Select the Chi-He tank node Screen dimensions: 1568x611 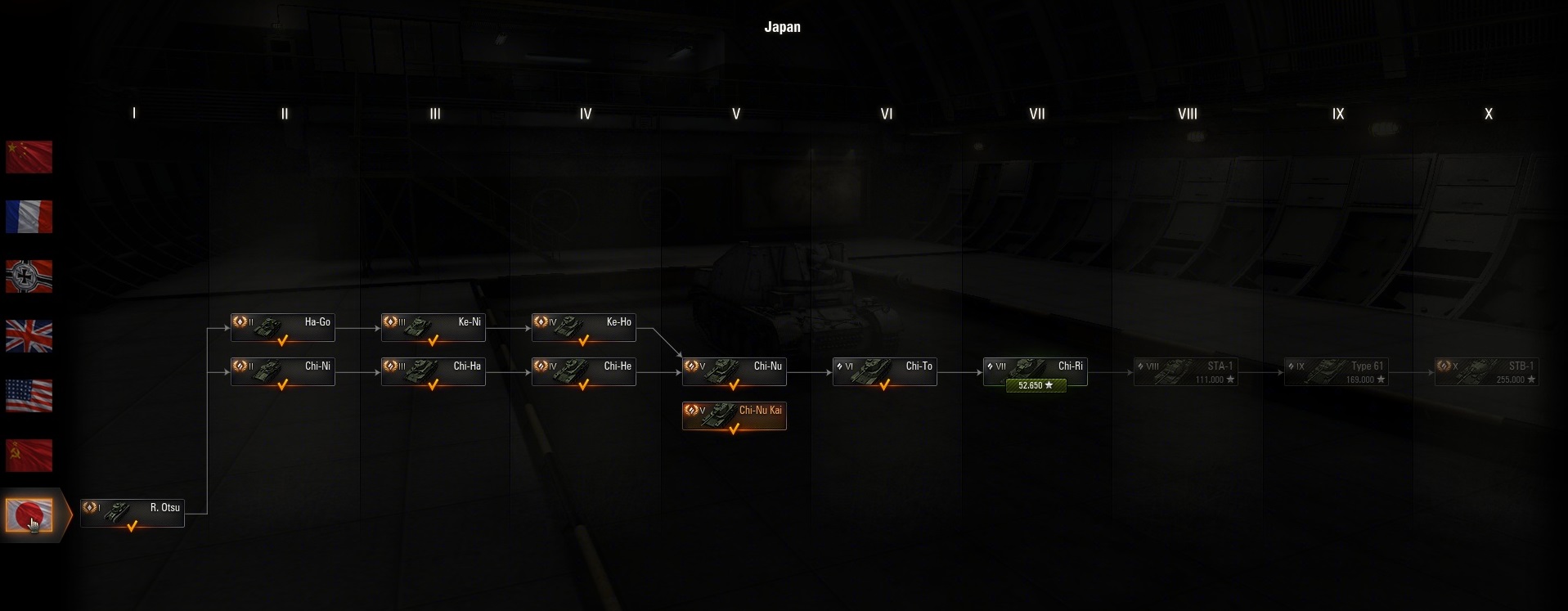coord(584,371)
